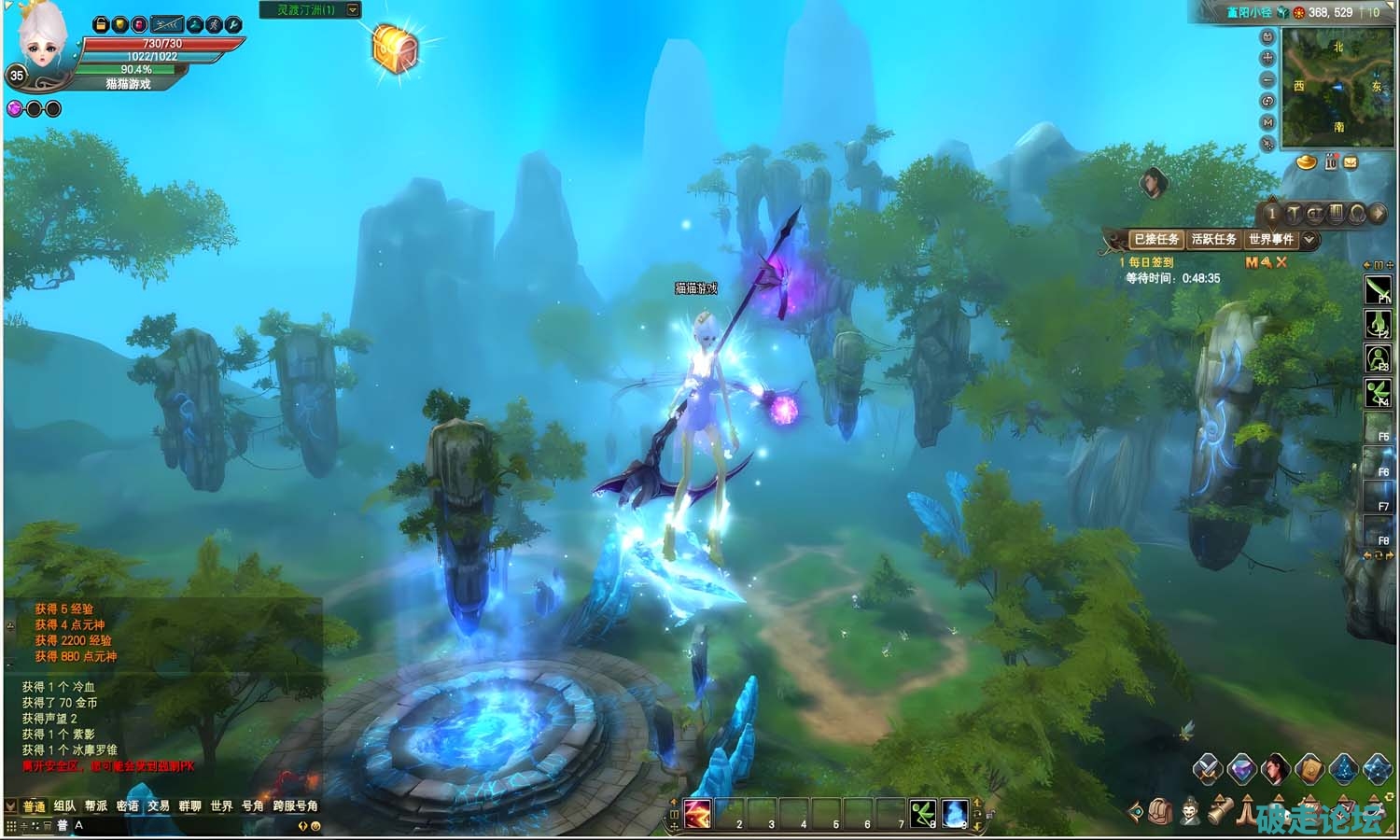Switch to the 世界事件 tab

click(1270, 240)
